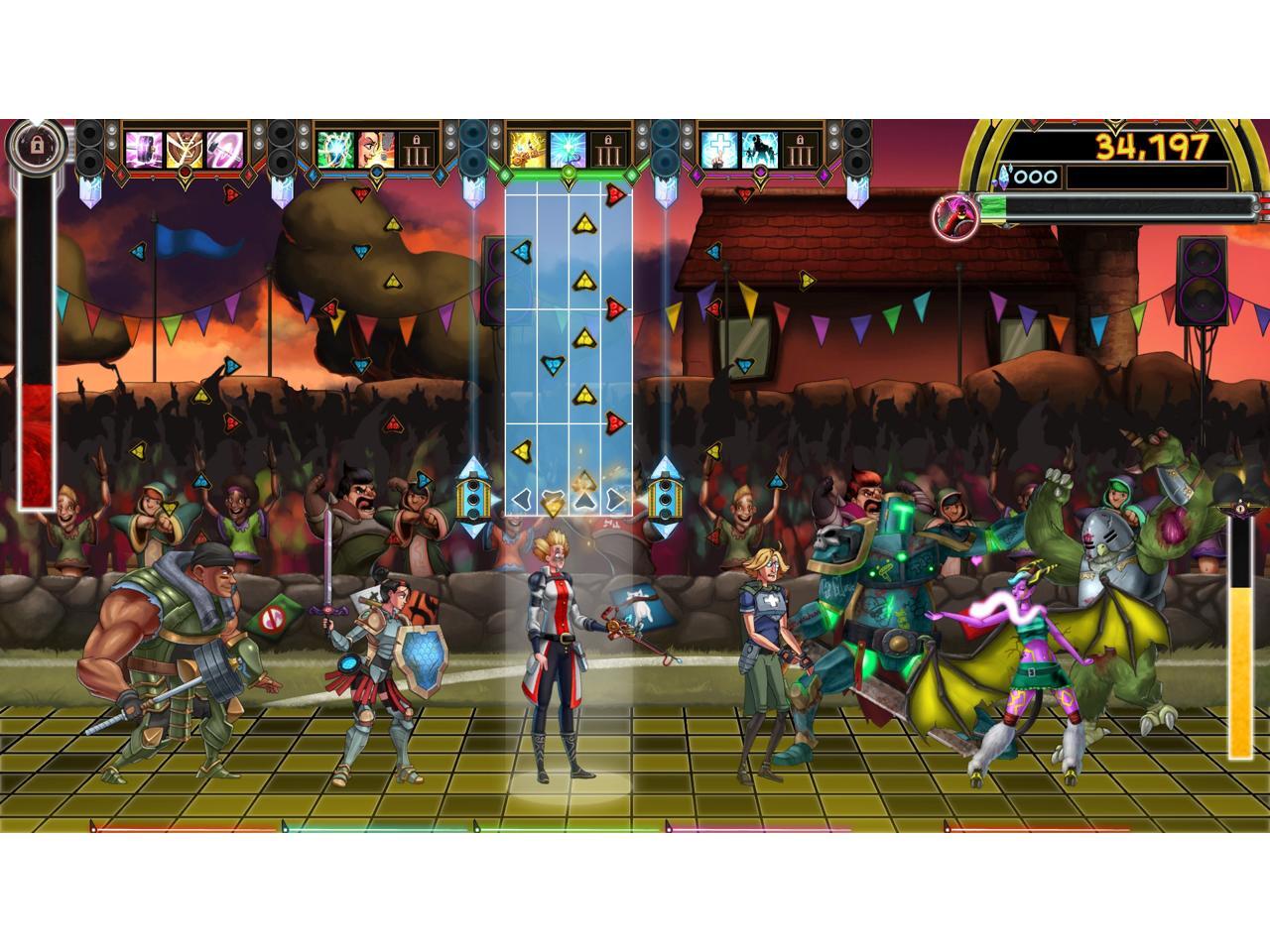Tap the right arrow note receptor
Screen dimensions: 1270x952
coord(615,499)
